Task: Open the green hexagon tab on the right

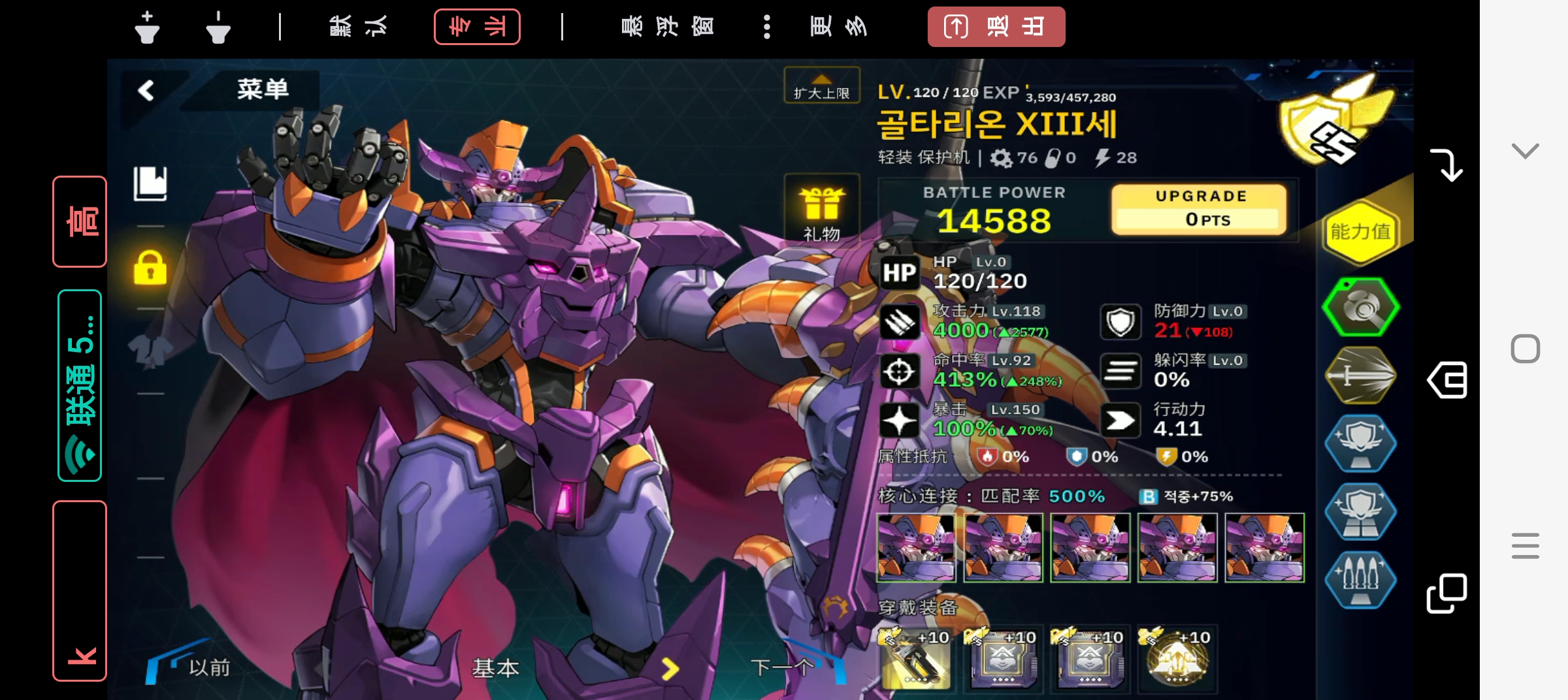Action: pyautogui.click(x=1360, y=307)
